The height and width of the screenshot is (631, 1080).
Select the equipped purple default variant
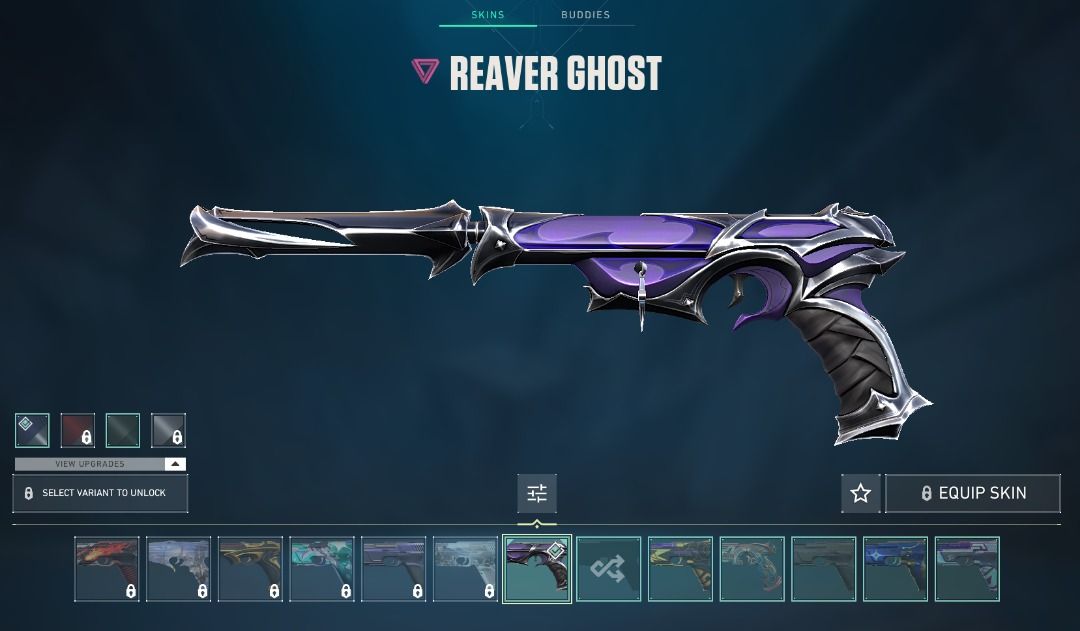[x=32, y=430]
